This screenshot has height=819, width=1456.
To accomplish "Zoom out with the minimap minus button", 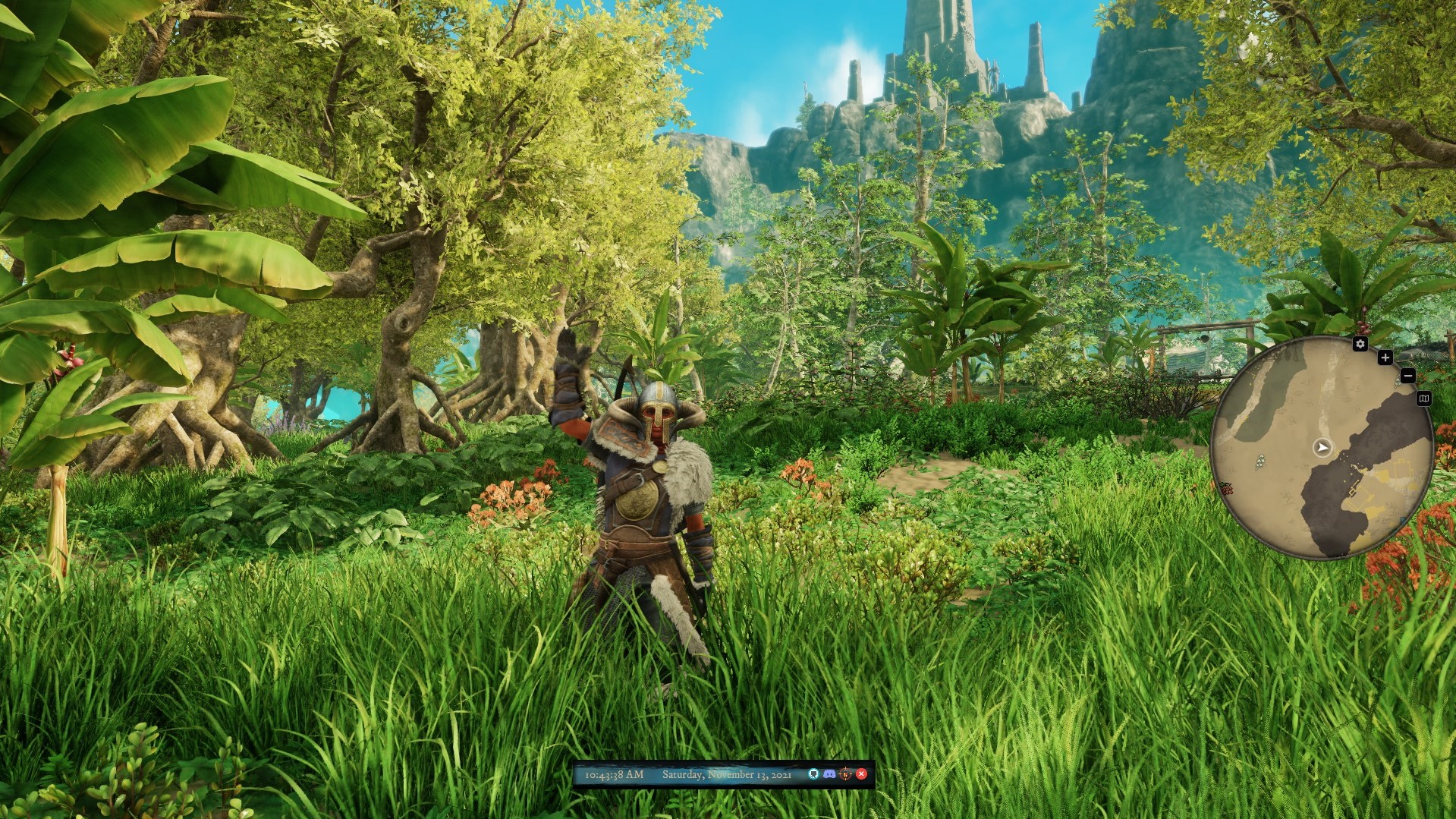I will coord(1407,376).
